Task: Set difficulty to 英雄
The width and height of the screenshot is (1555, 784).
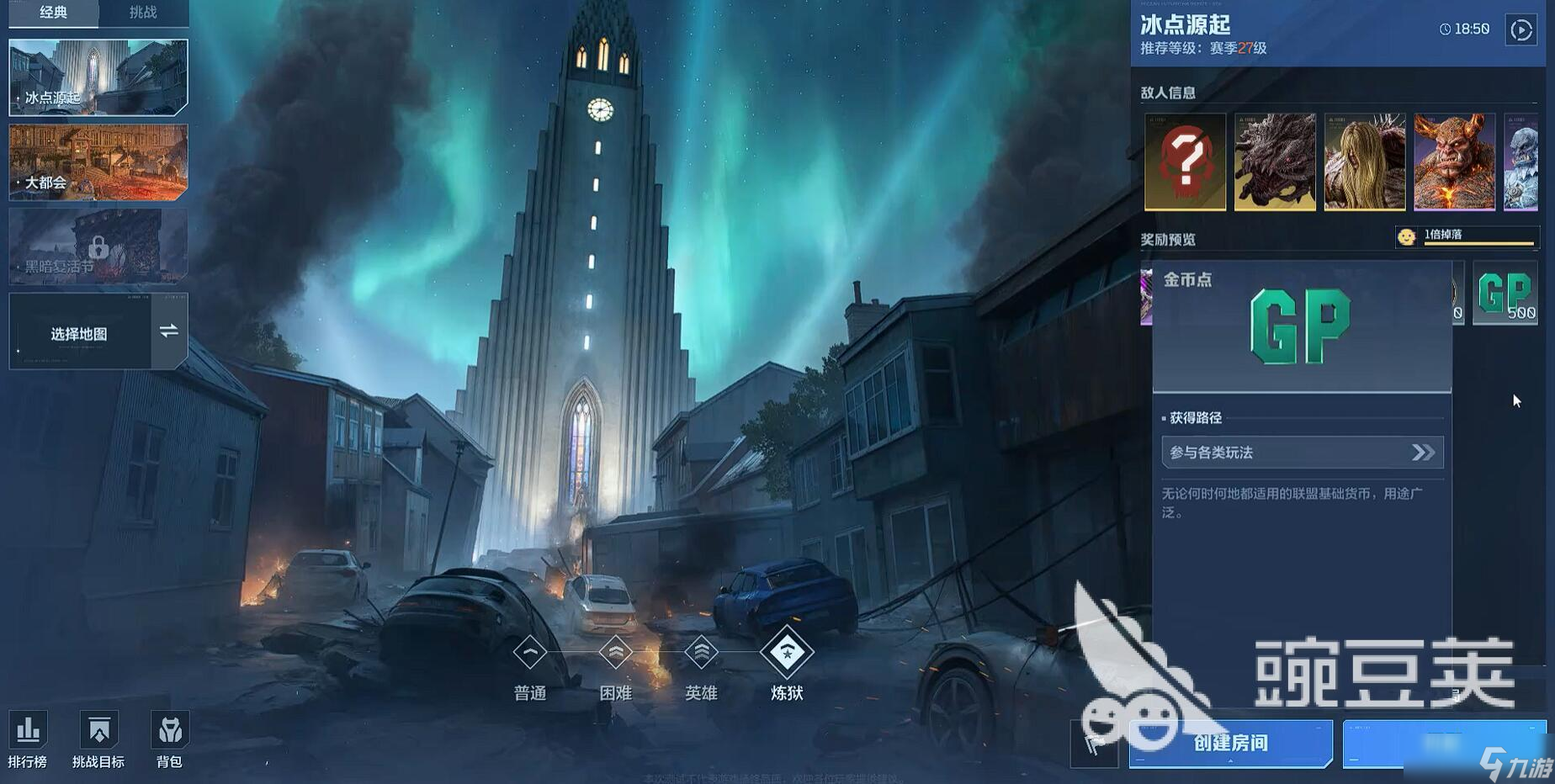Action: (701, 653)
